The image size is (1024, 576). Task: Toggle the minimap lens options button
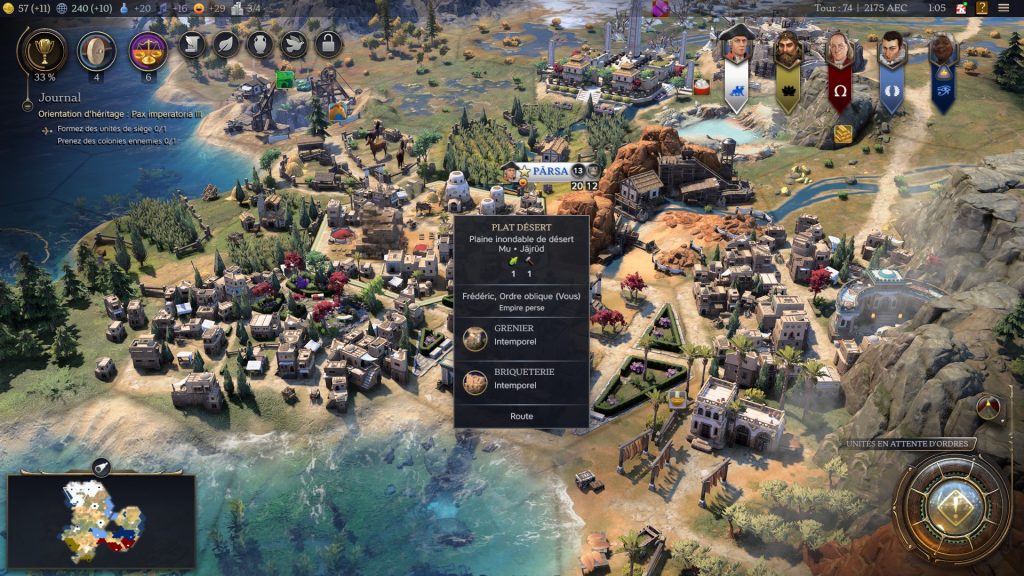101,467
